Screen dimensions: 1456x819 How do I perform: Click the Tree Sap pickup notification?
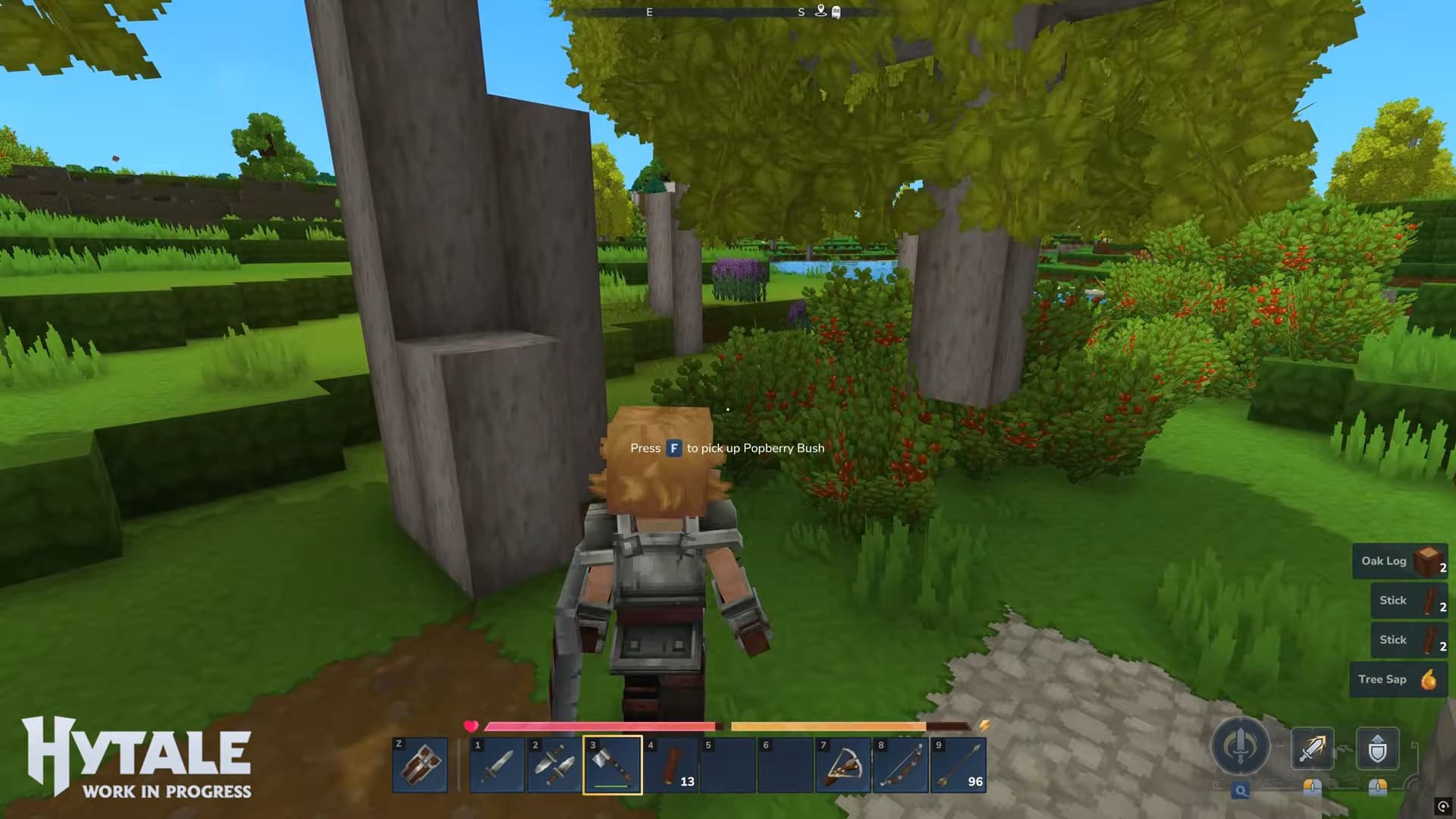tap(1399, 679)
